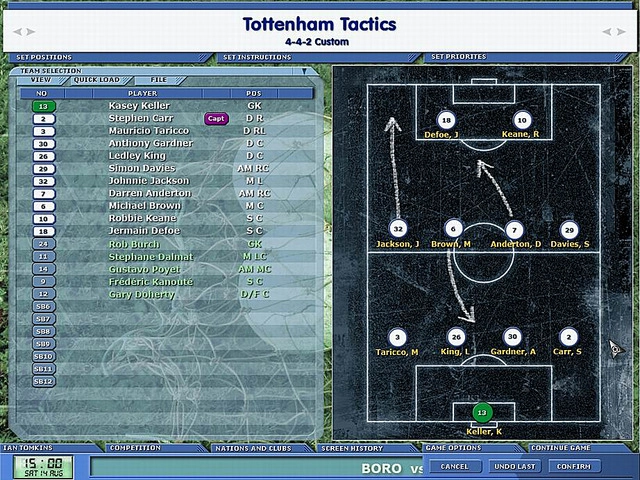The image size is (640, 480).
Task: Open the Competition menu
Action: click(134, 448)
